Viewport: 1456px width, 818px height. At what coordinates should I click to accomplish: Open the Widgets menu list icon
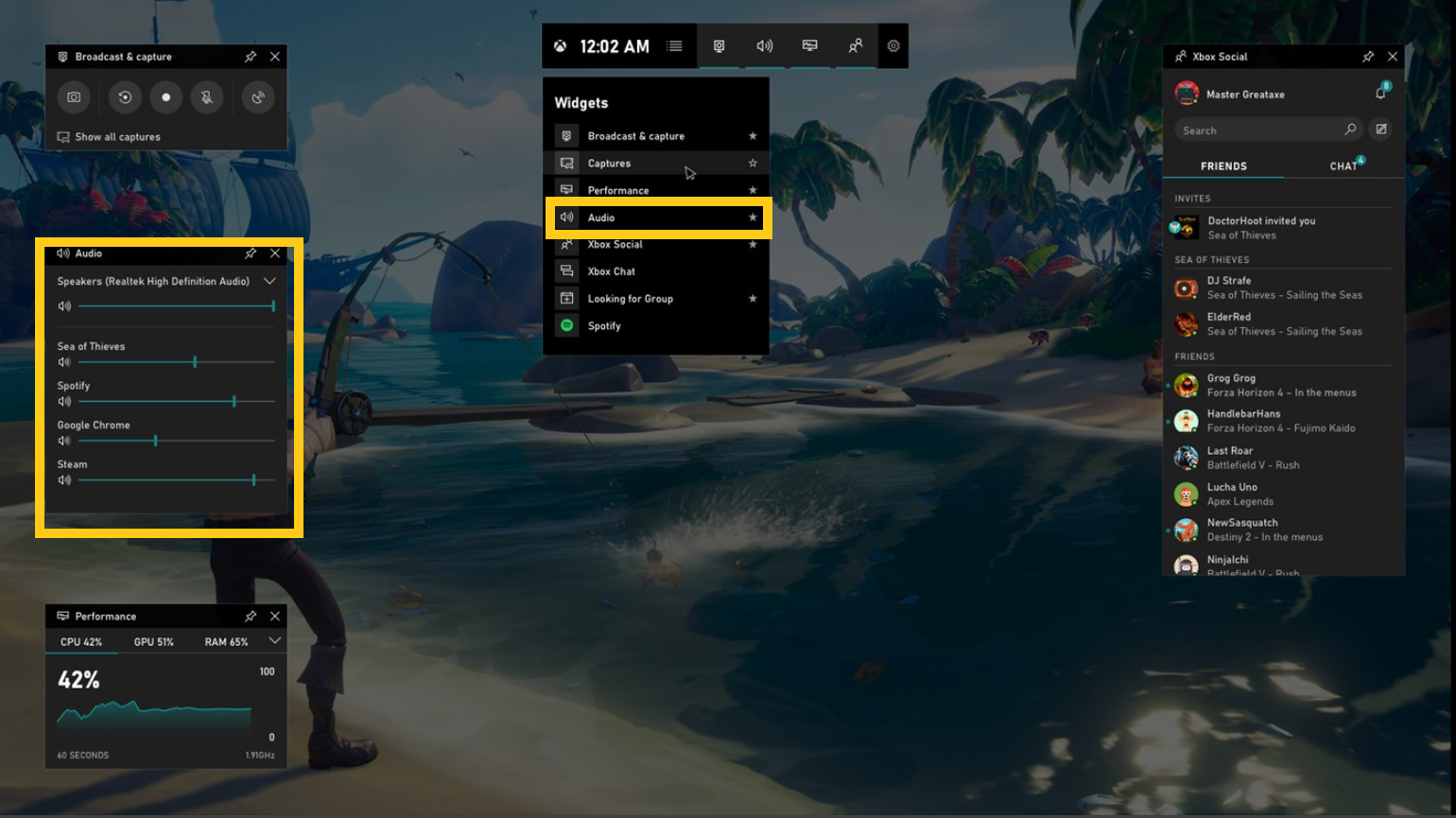point(674,45)
